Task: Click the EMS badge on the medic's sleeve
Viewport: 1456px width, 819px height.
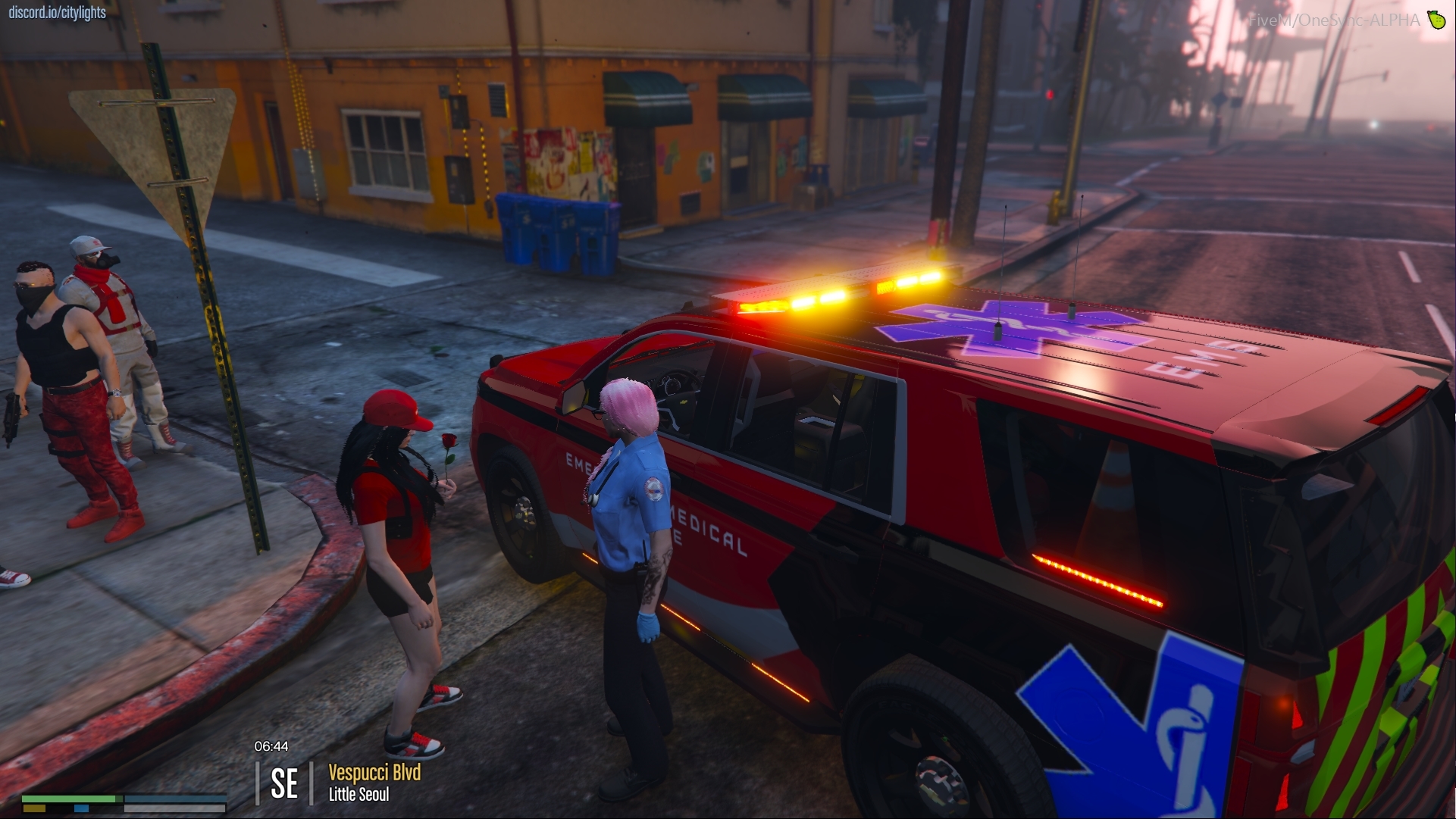Action: pos(653,486)
